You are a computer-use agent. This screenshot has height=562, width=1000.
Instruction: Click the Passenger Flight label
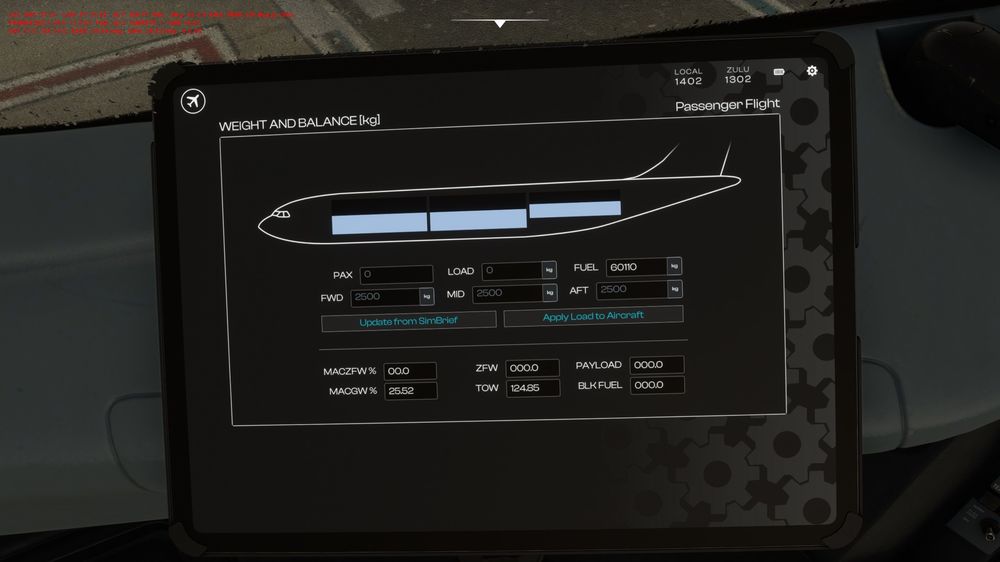727,105
